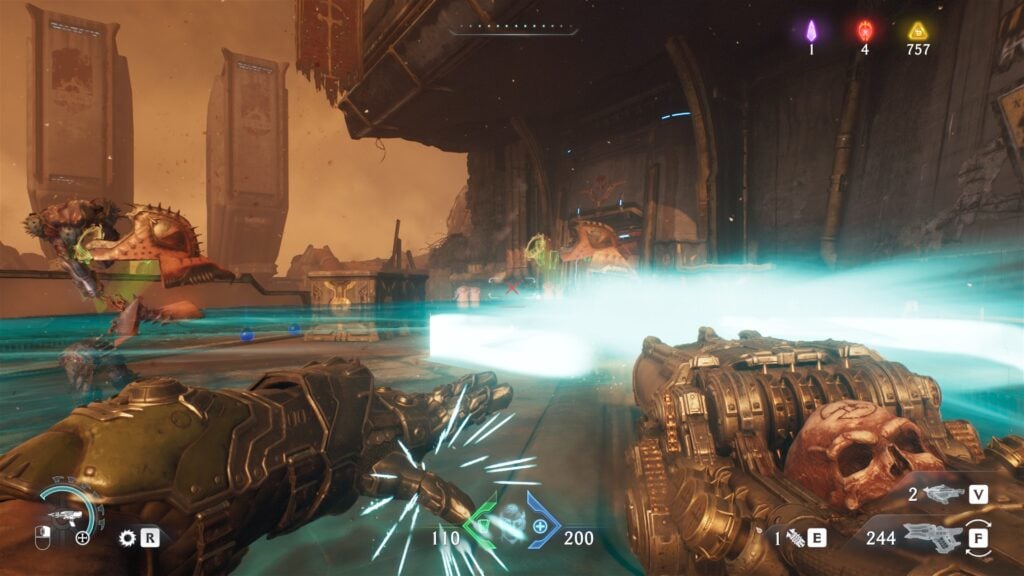Click the green shield armor emblem
The width and height of the screenshot is (1024, 576).
tap(484, 521)
